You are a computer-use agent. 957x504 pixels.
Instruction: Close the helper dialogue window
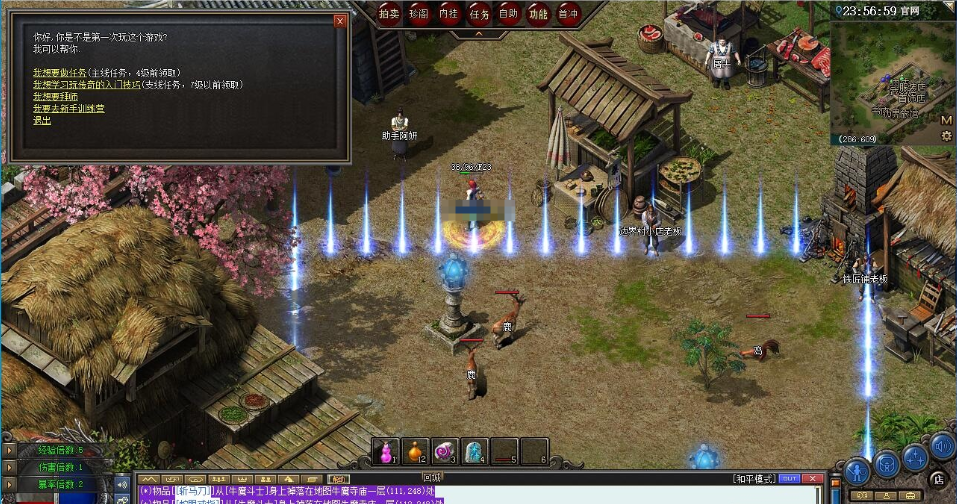click(340, 20)
